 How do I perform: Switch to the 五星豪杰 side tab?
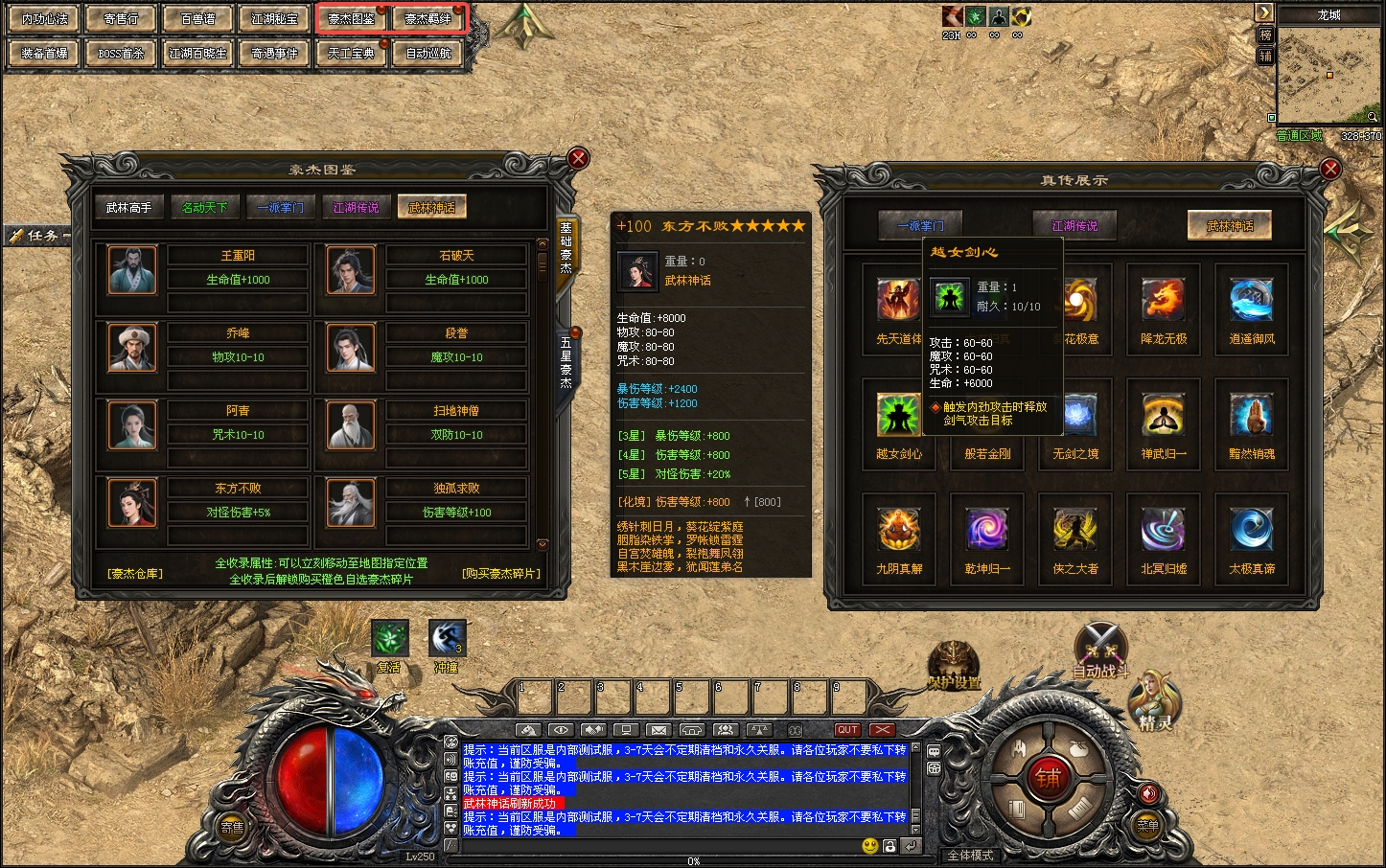pyautogui.click(x=566, y=362)
